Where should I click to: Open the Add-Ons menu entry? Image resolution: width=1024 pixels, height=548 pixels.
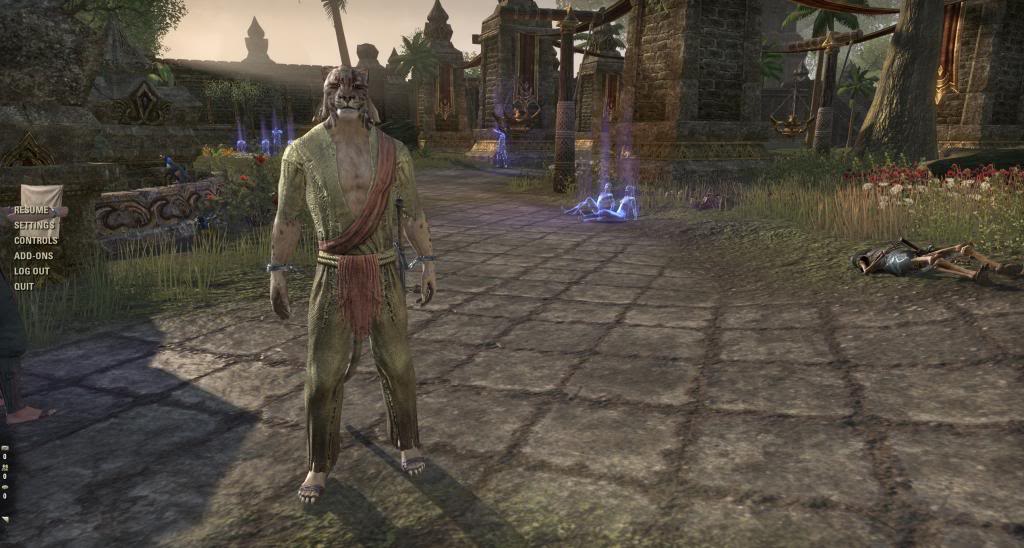click(x=33, y=255)
